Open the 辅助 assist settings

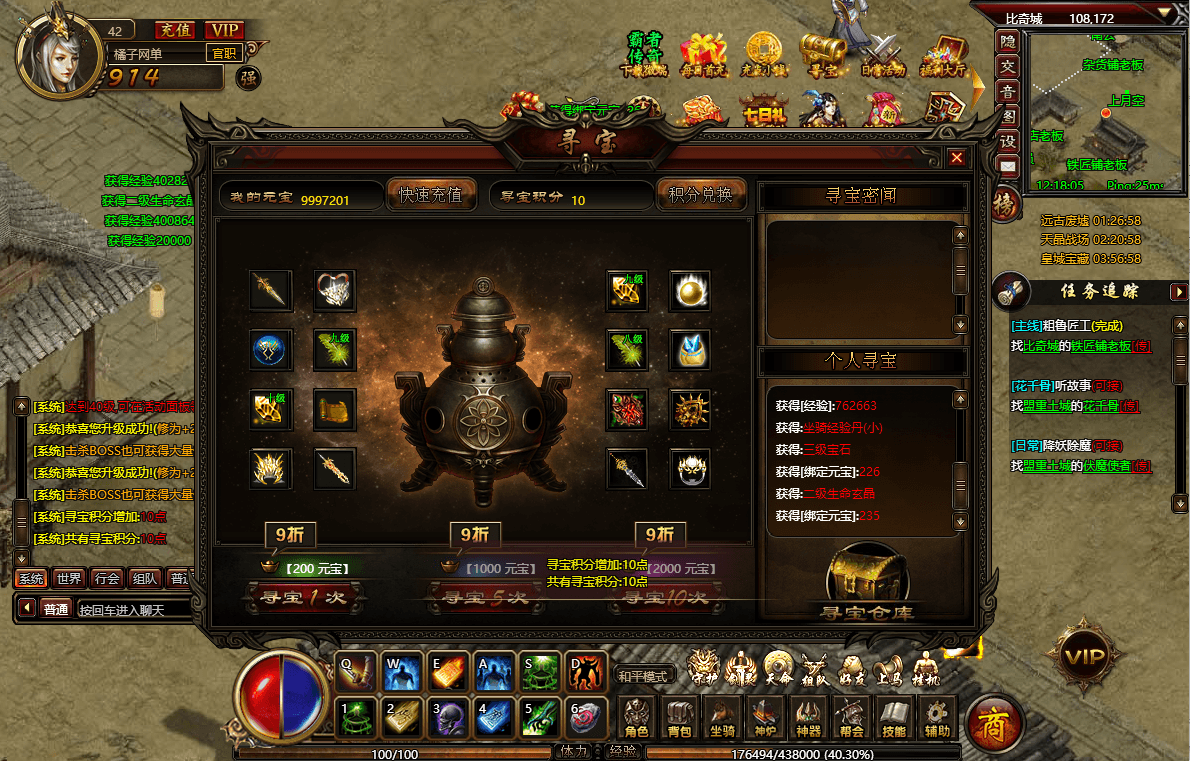click(937, 718)
